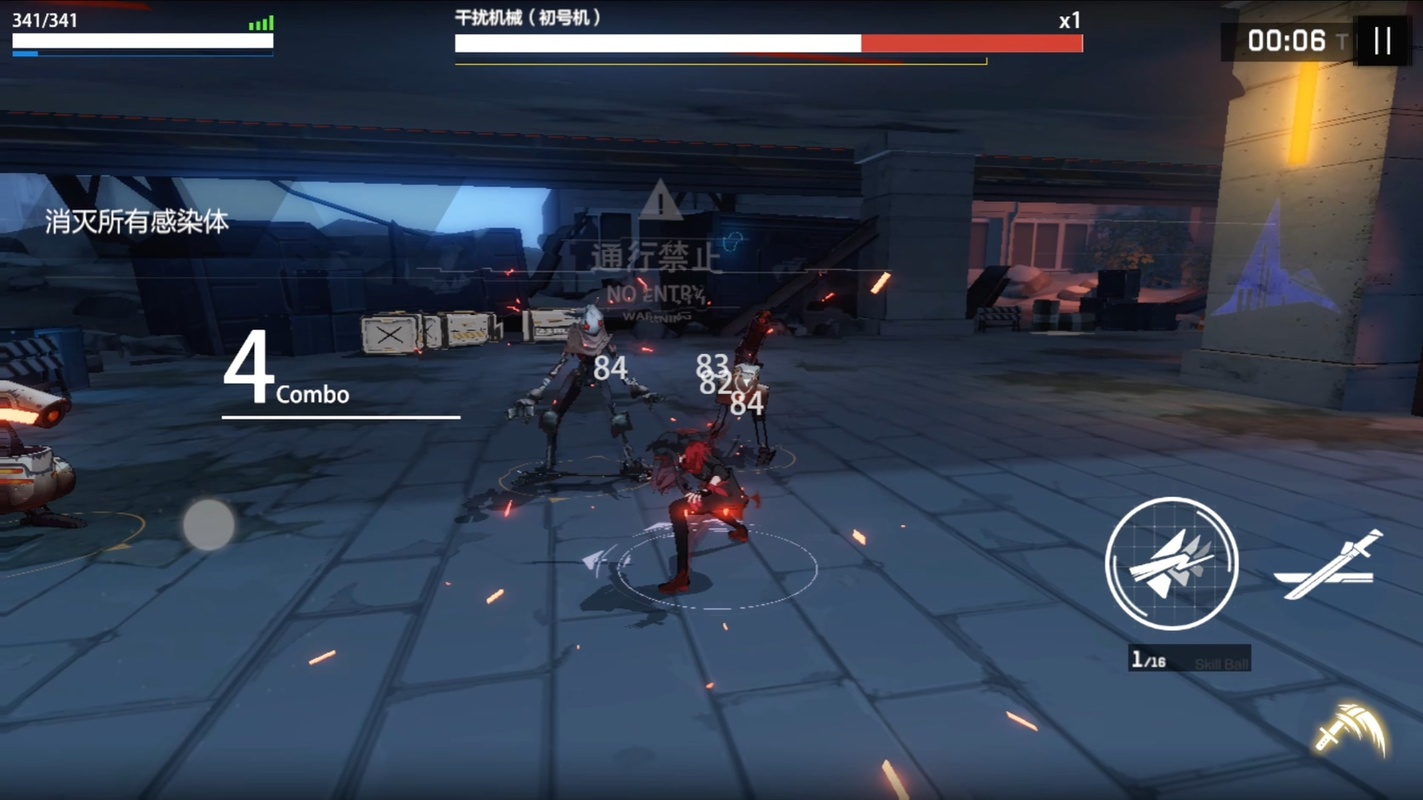This screenshot has height=800, width=1423.
Task: Tap the circular basic attack button
Action: click(x=1171, y=563)
